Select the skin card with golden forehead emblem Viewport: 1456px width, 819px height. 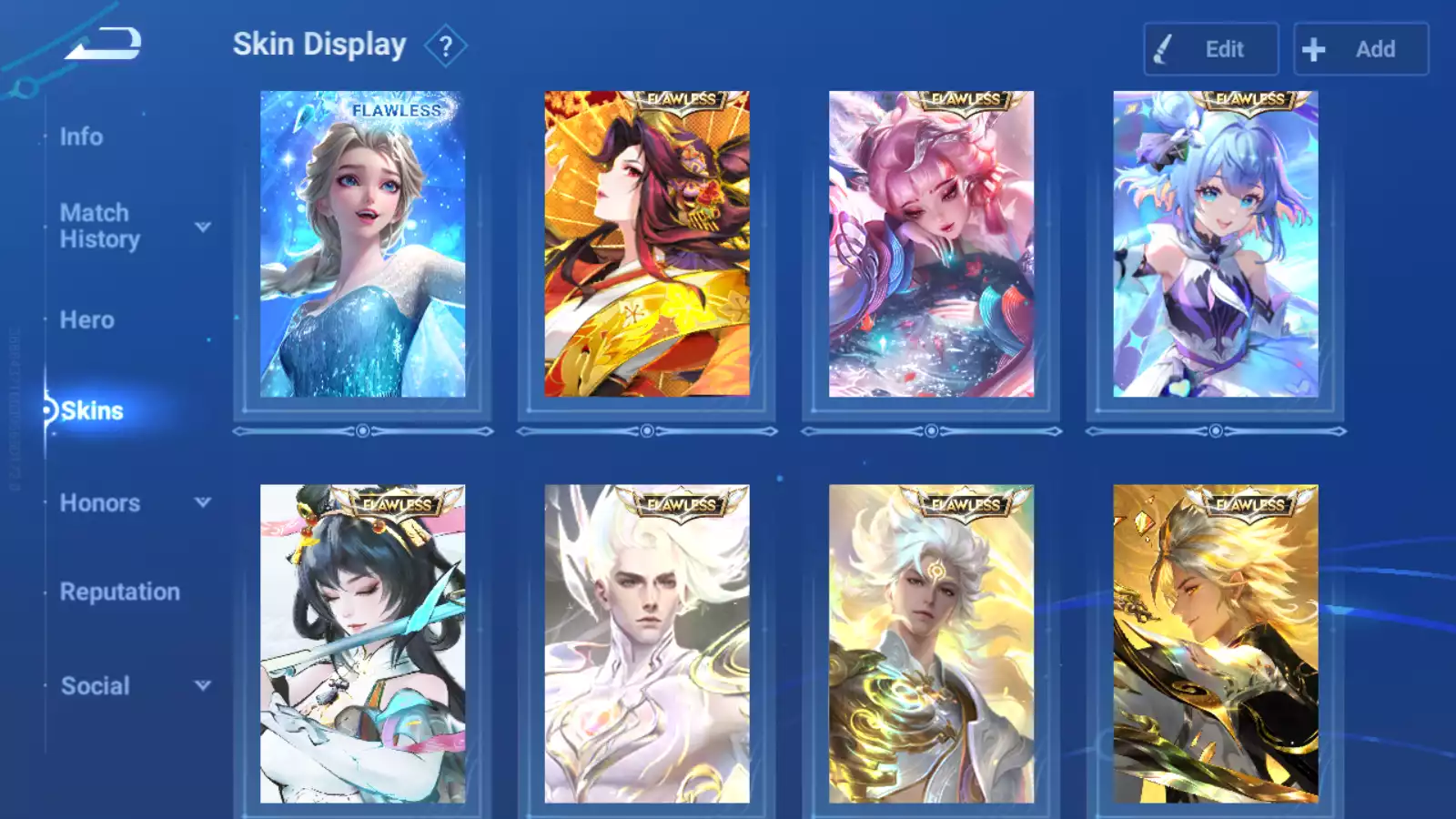(x=931, y=644)
